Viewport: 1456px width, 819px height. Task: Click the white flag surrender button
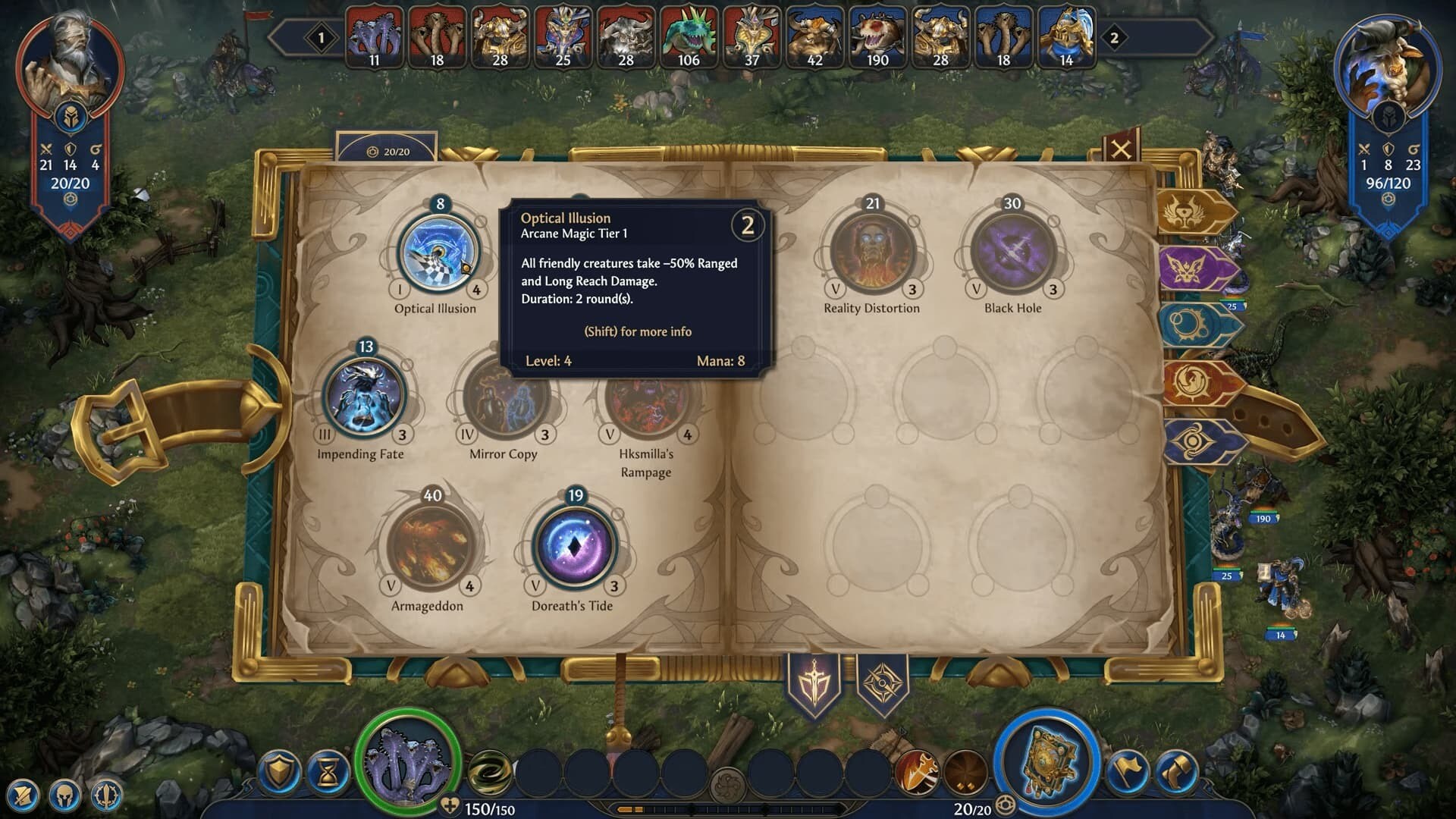[x=1128, y=773]
